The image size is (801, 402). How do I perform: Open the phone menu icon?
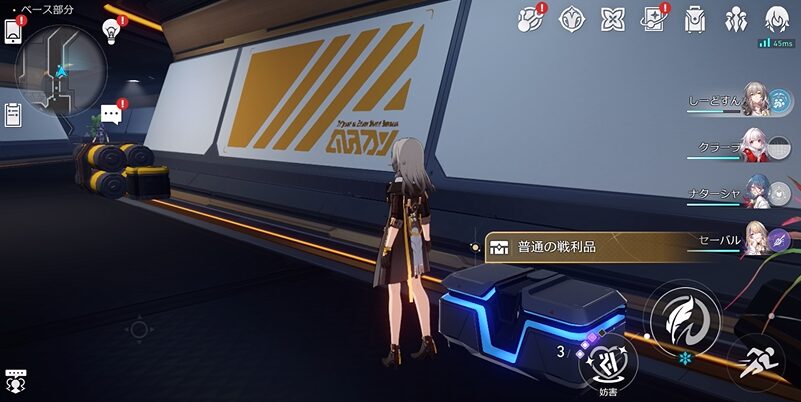[14, 31]
